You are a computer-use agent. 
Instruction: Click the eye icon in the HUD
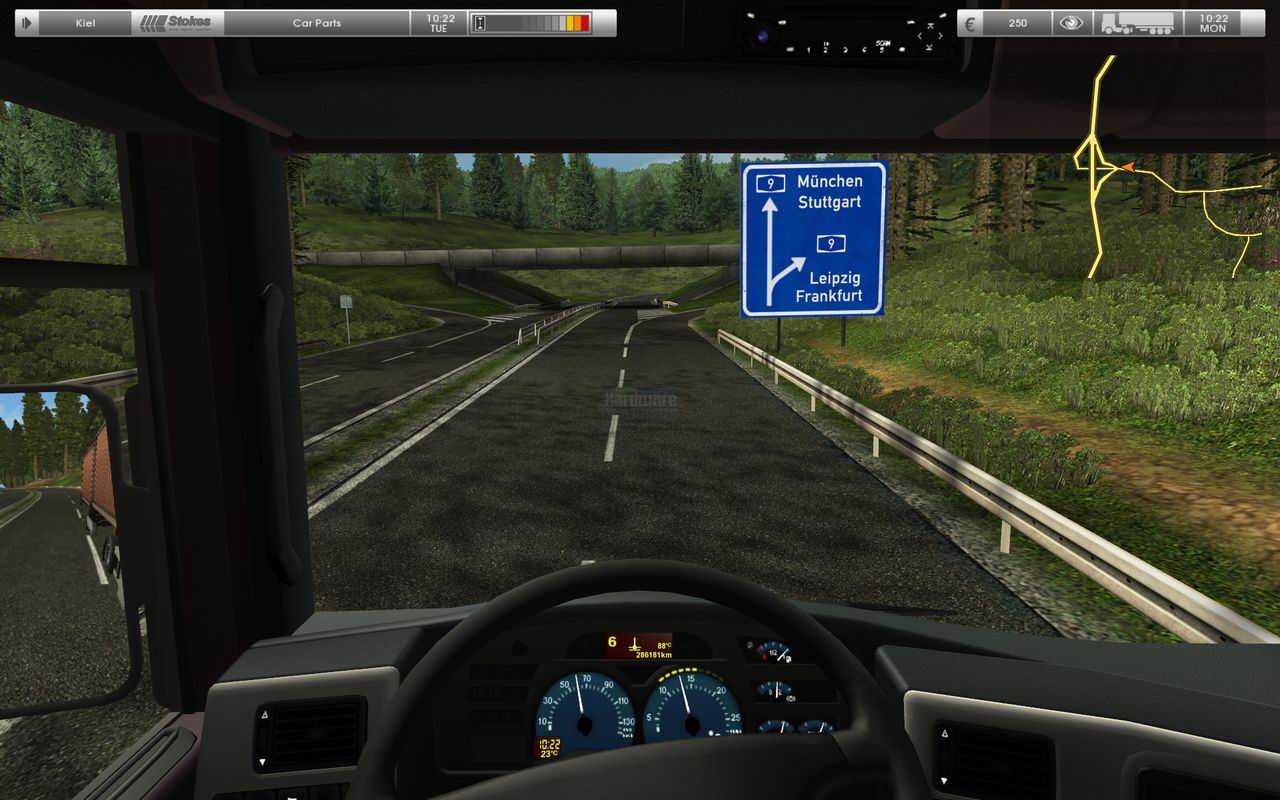pos(1071,23)
